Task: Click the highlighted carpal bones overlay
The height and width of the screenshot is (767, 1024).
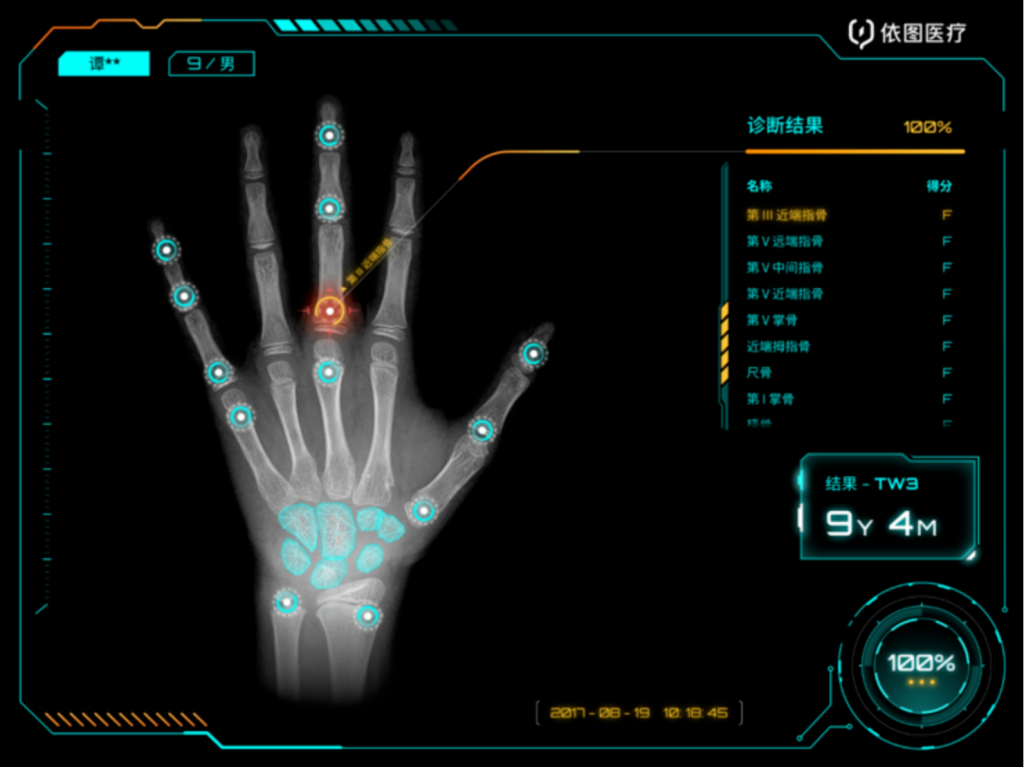Action: (335, 542)
